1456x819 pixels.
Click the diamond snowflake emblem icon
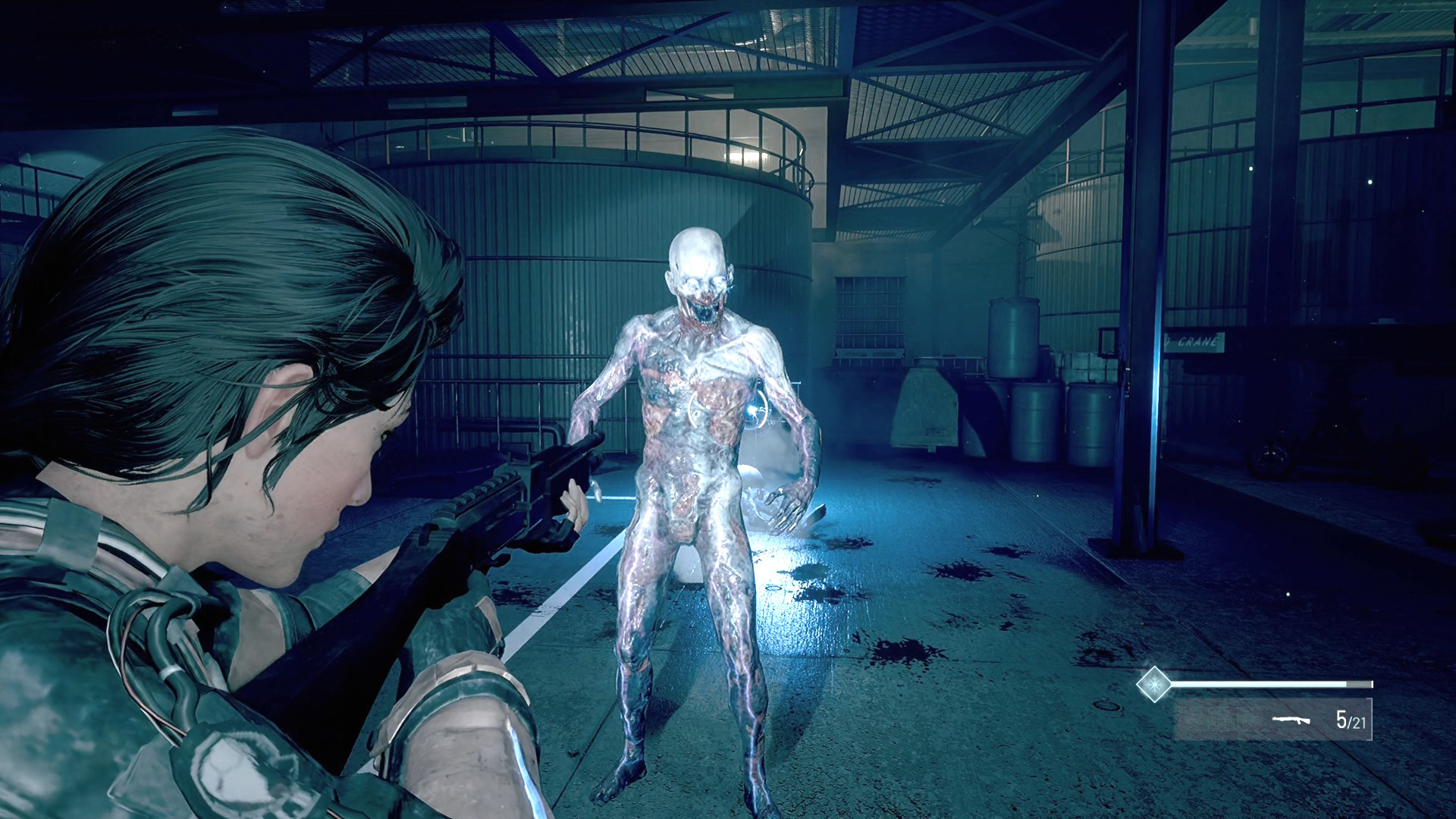(1153, 684)
